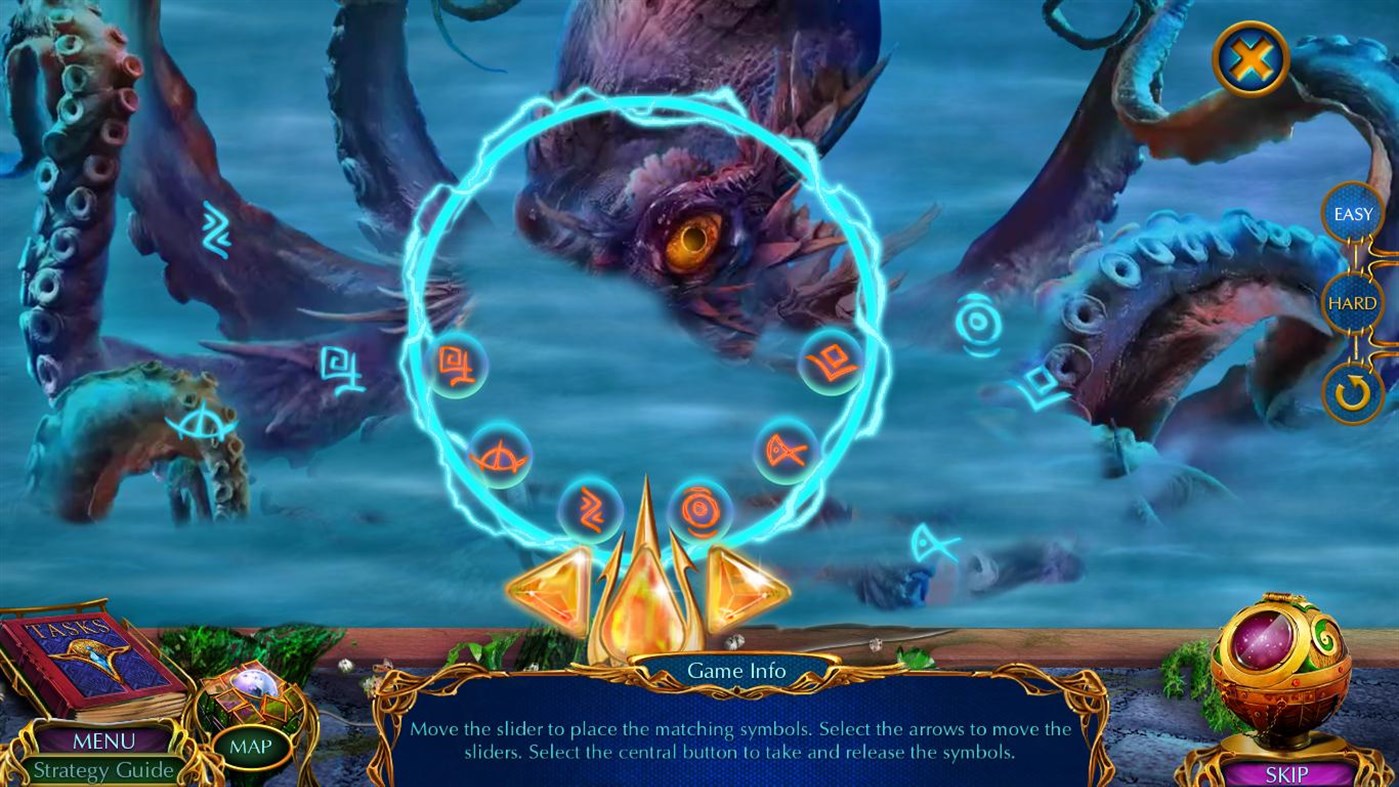Switch difficulty to EASY

[1352, 213]
